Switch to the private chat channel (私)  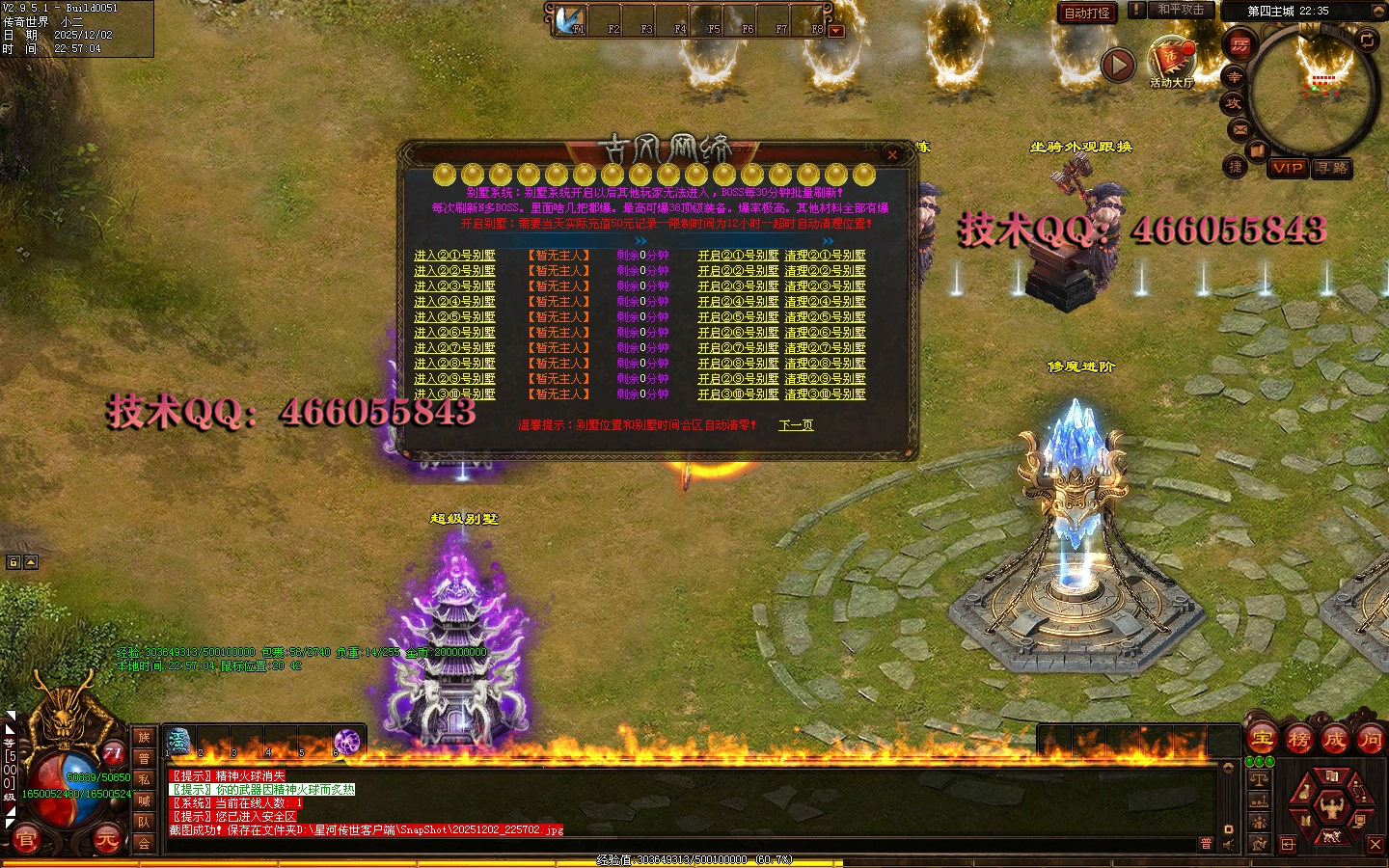[144, 779]
